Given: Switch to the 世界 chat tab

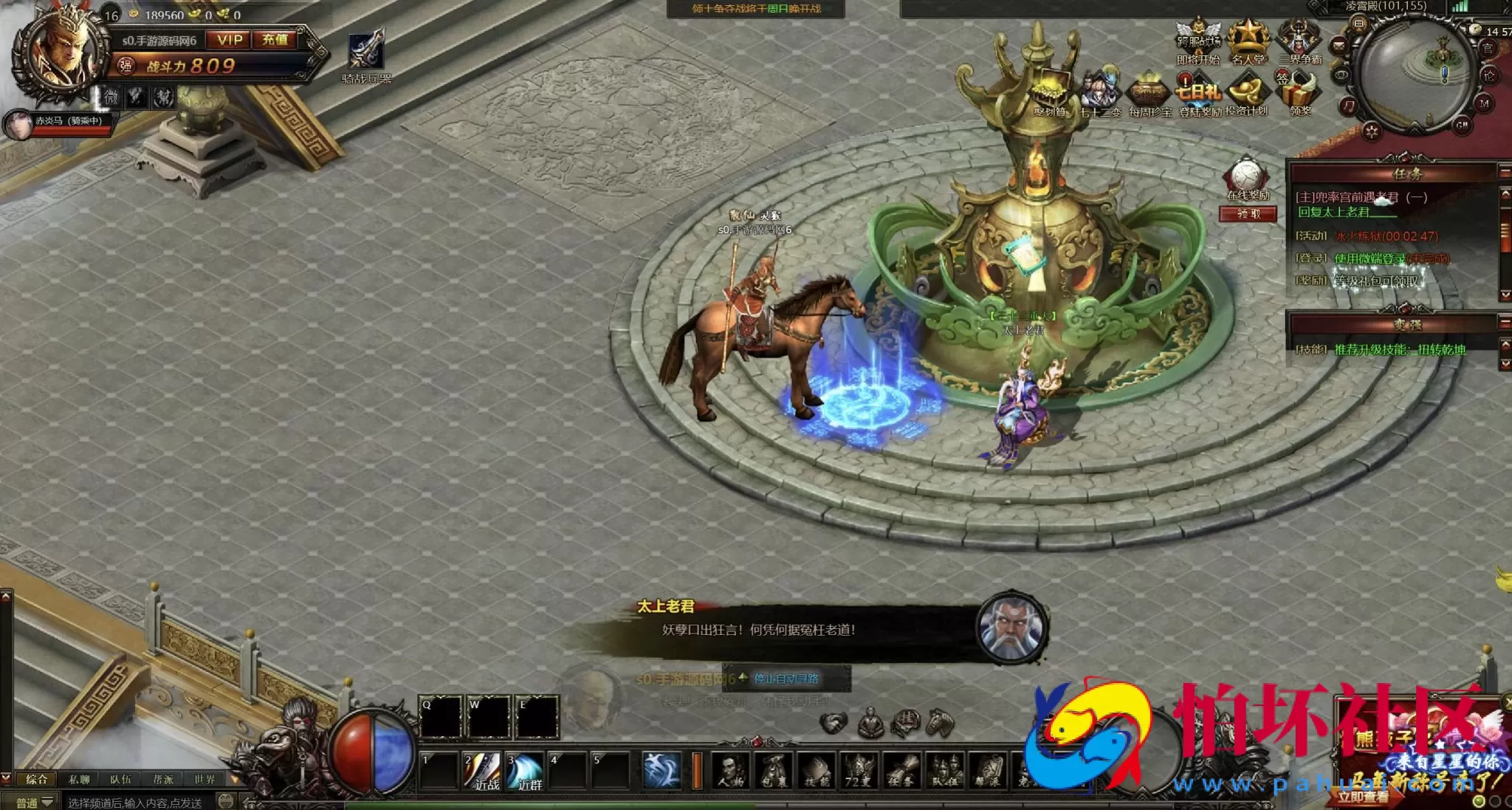Looking at the screenshot, I should click(x=205, y=779).
